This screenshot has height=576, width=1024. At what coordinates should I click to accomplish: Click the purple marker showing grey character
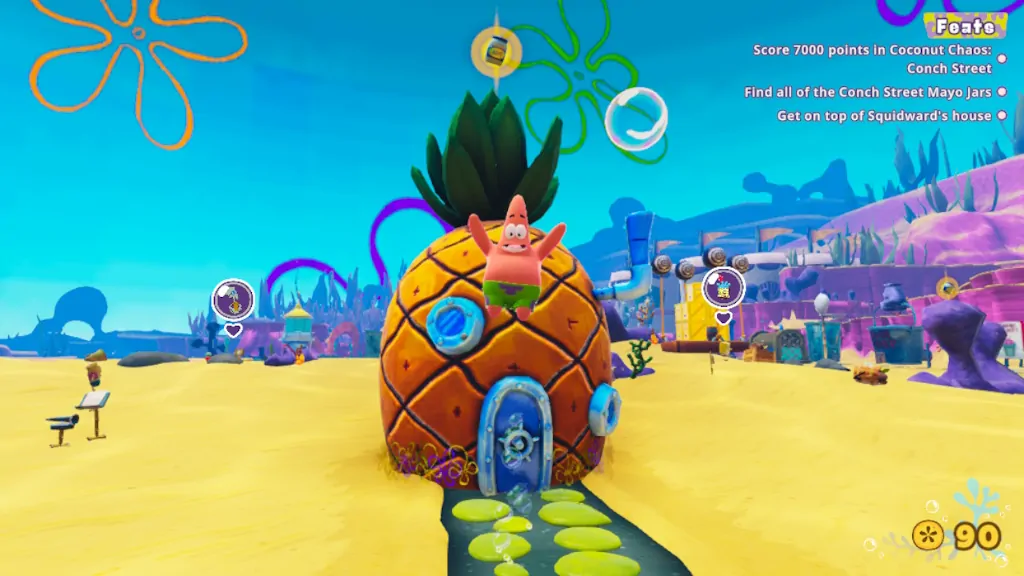coord(233,299)
